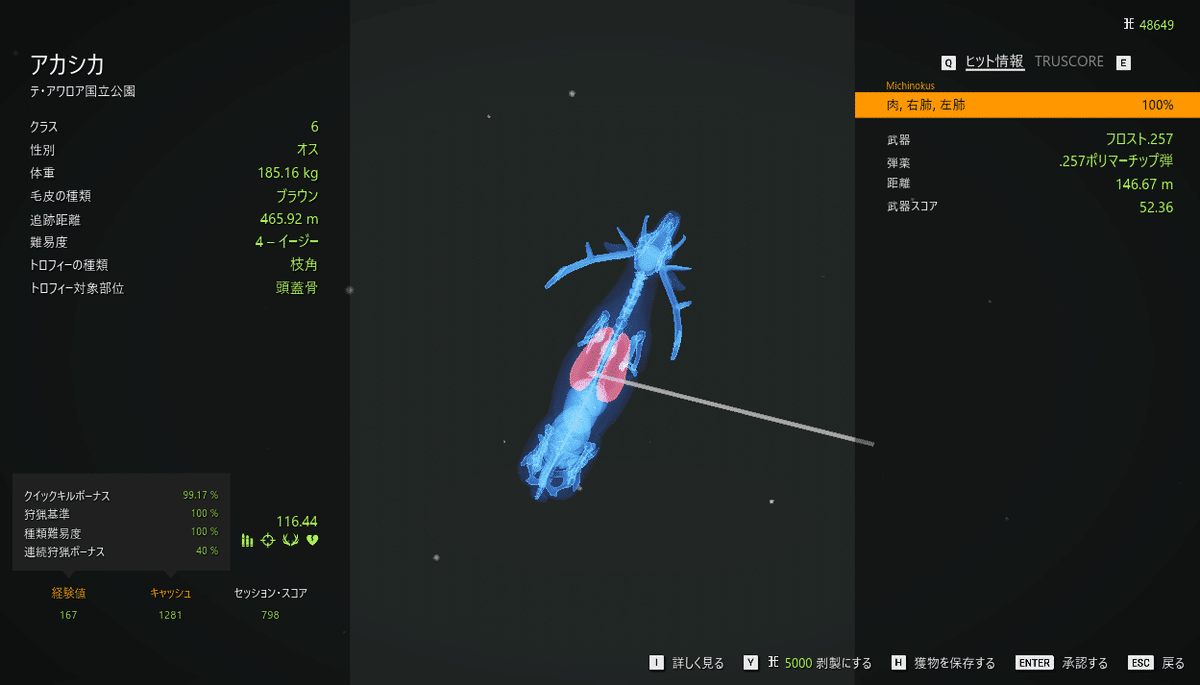Screen dimensions: 1200x685
Task: Select the ヒット情報 tab
Action: [x=994, y=62]
